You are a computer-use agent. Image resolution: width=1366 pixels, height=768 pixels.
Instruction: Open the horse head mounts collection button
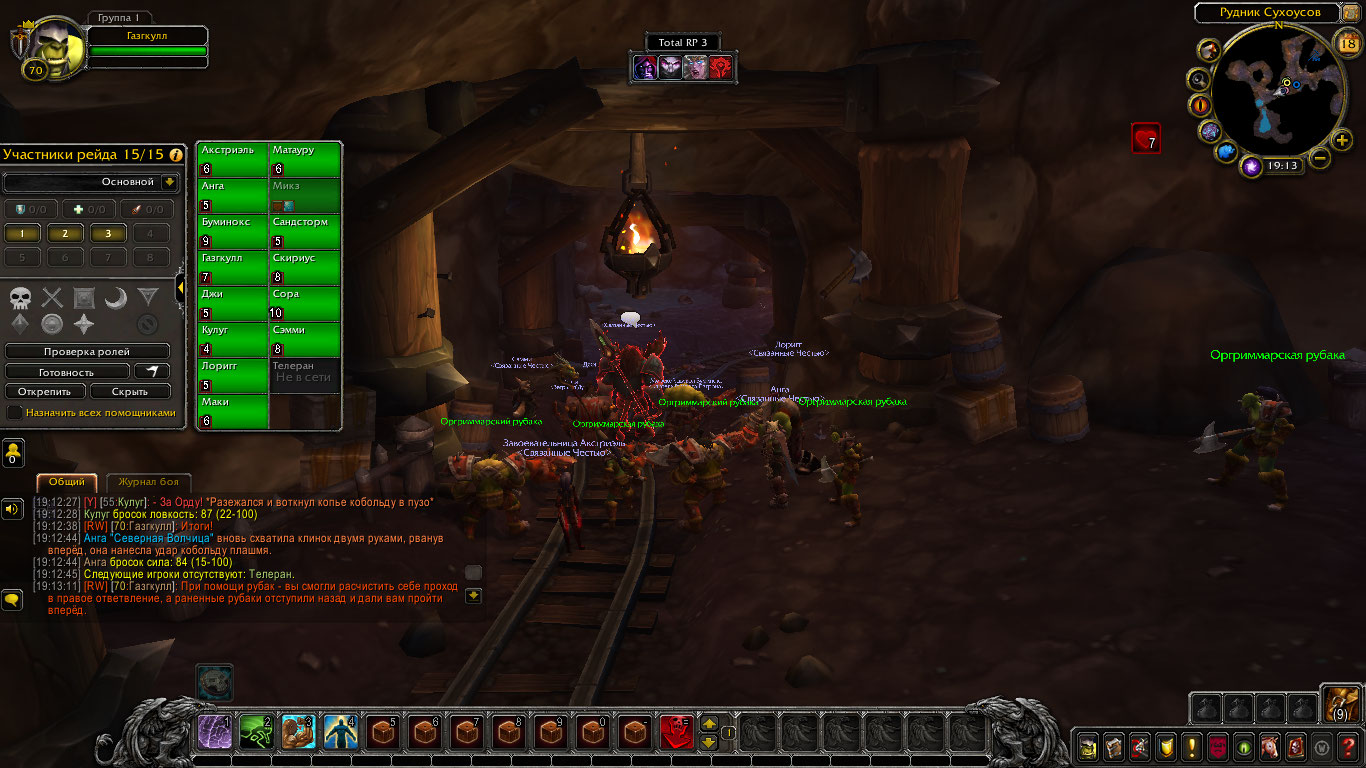click(1268, 746)
